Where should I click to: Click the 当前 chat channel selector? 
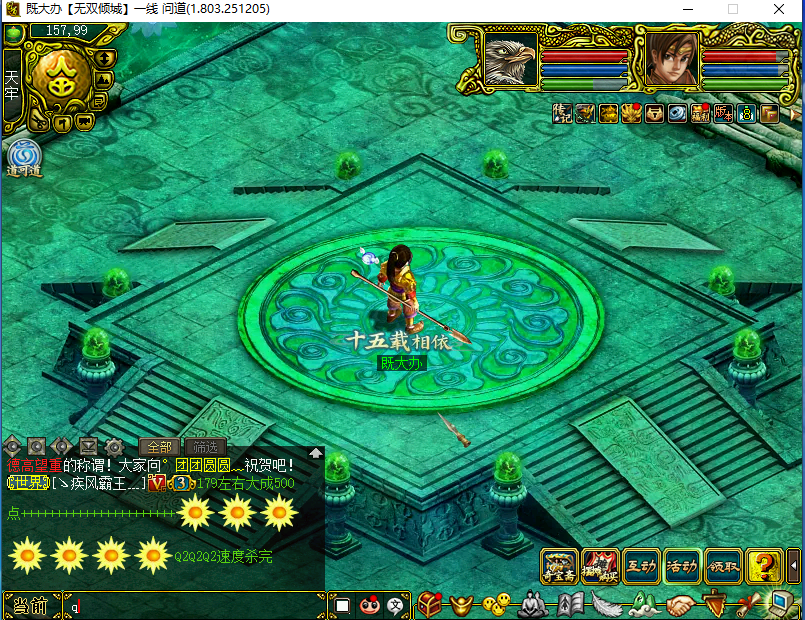30,606
